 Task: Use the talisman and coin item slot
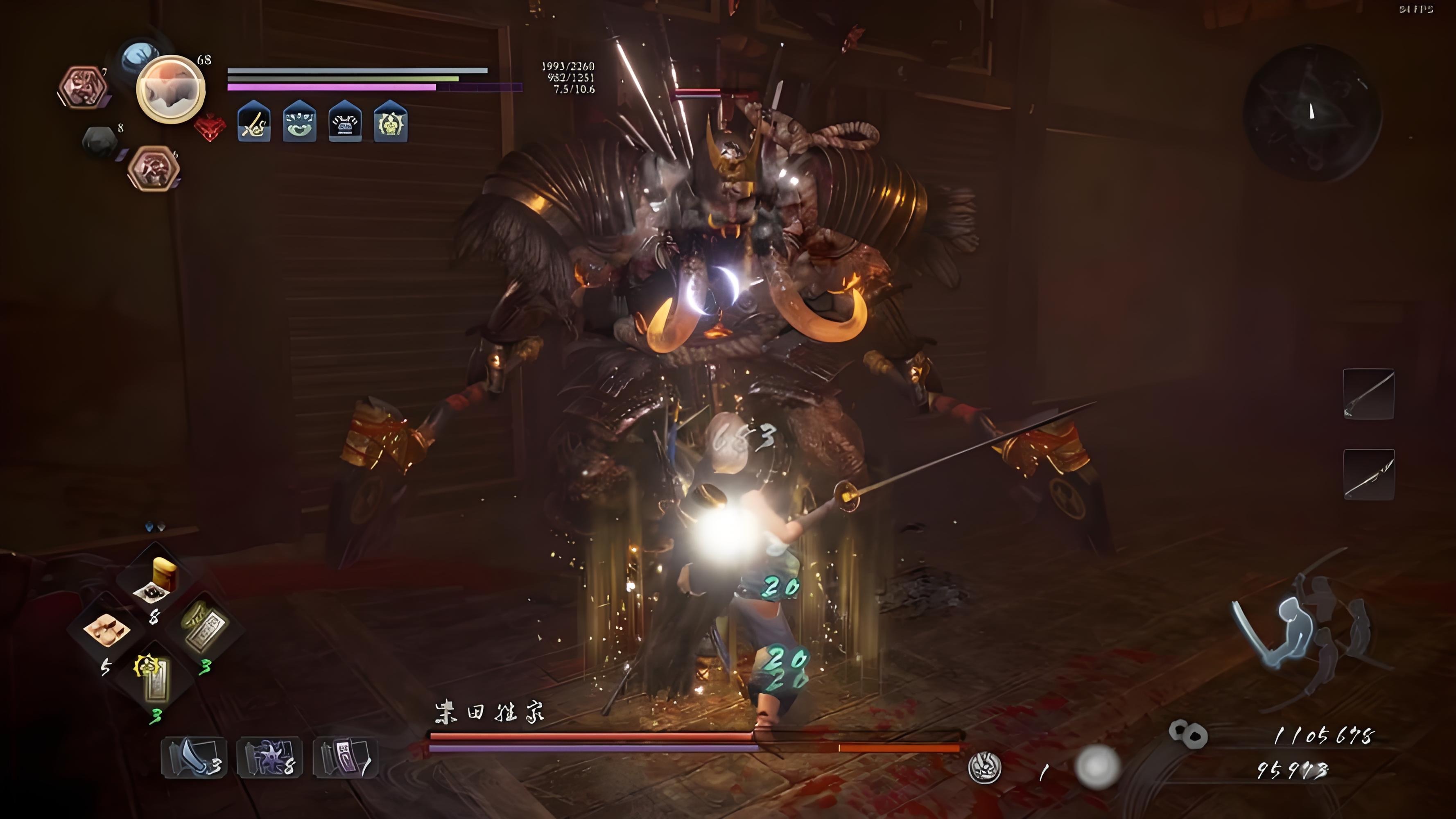pos(205,627)
